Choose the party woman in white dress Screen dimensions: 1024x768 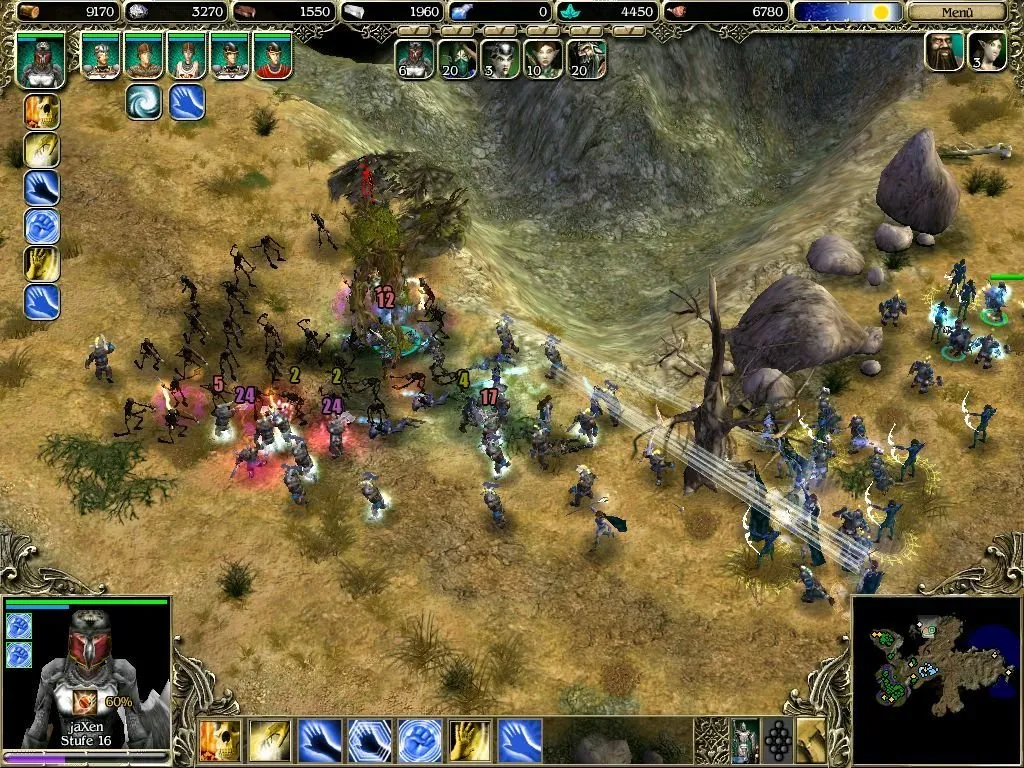[x=187, y=56]
